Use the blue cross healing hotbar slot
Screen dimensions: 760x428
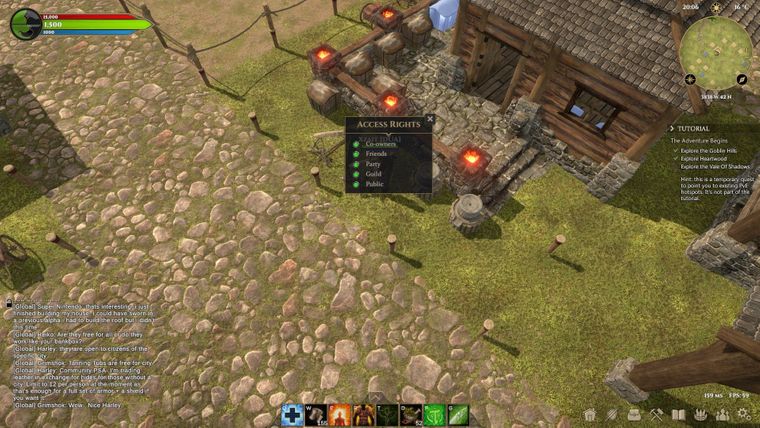click(292, 414)
